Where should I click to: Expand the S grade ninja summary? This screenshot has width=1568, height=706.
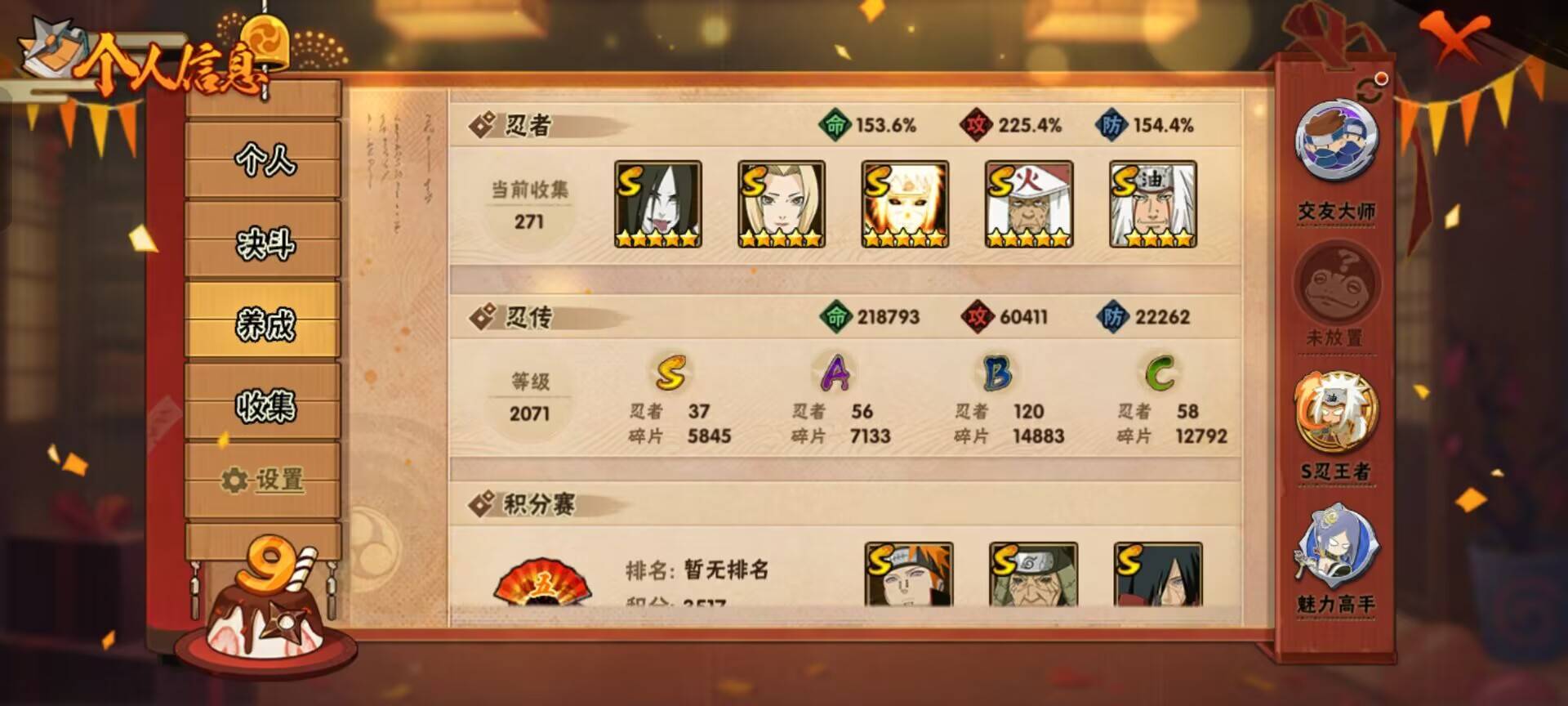pos(670,374)
